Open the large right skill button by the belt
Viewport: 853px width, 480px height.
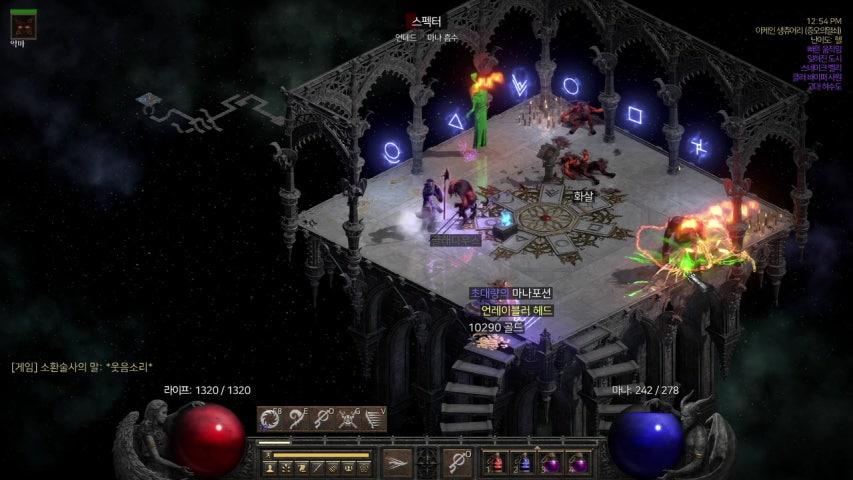[x=458, y=462]
